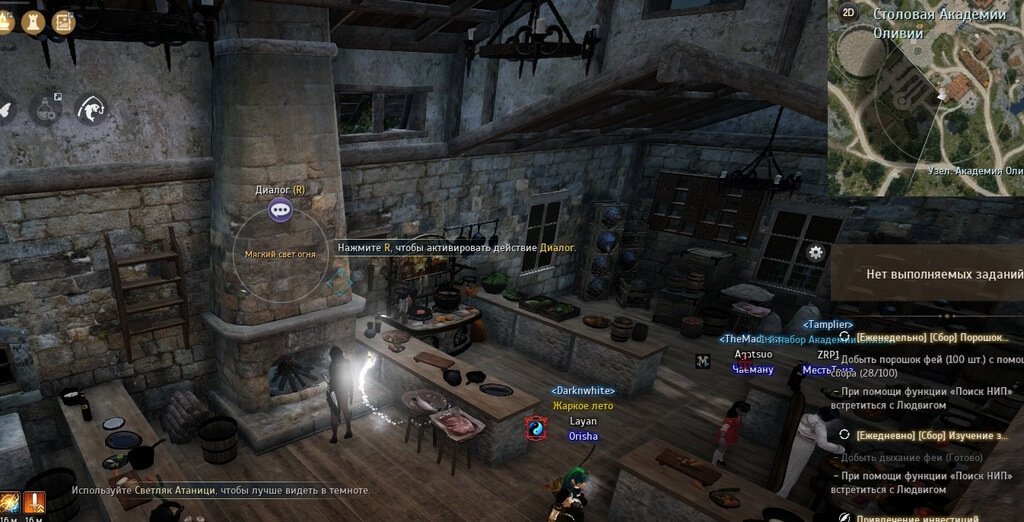Click the chess rook icon
1024x522 pixels.
[34, 20]
